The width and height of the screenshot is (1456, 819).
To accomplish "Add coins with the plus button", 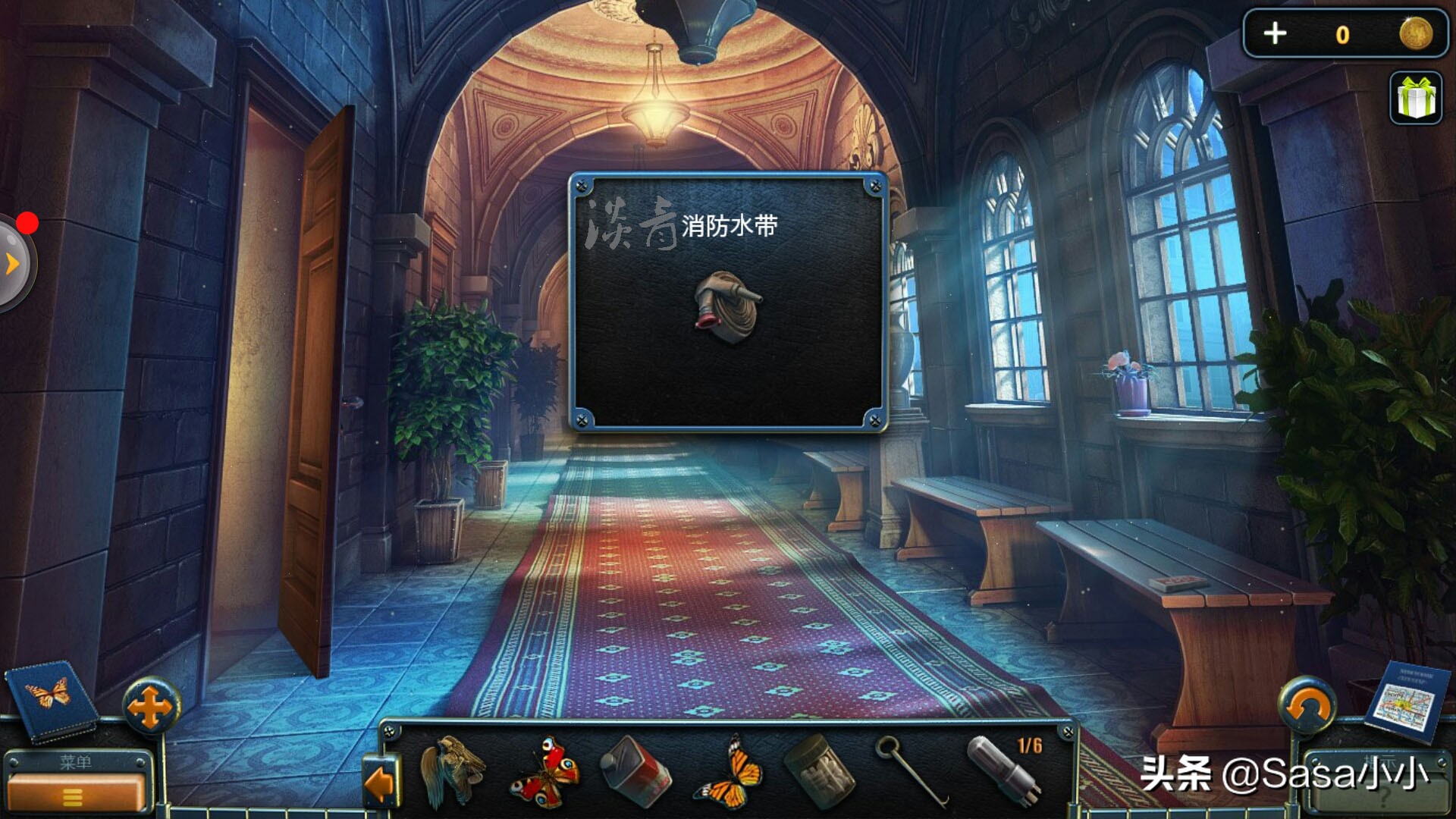I will tap(1275, 34).
